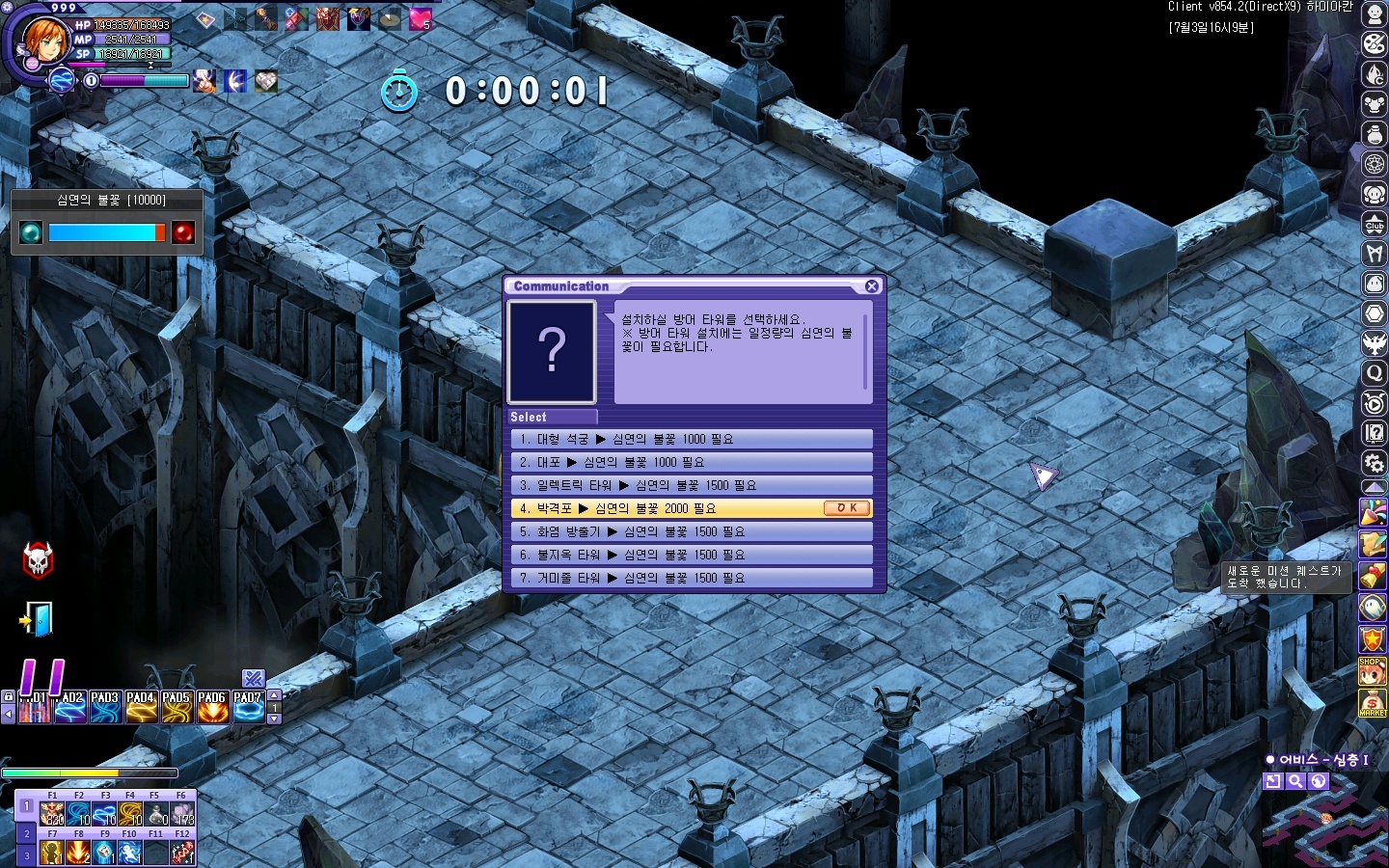
Task: Select option 5 화염 방출기
Action: click(691, 531)
